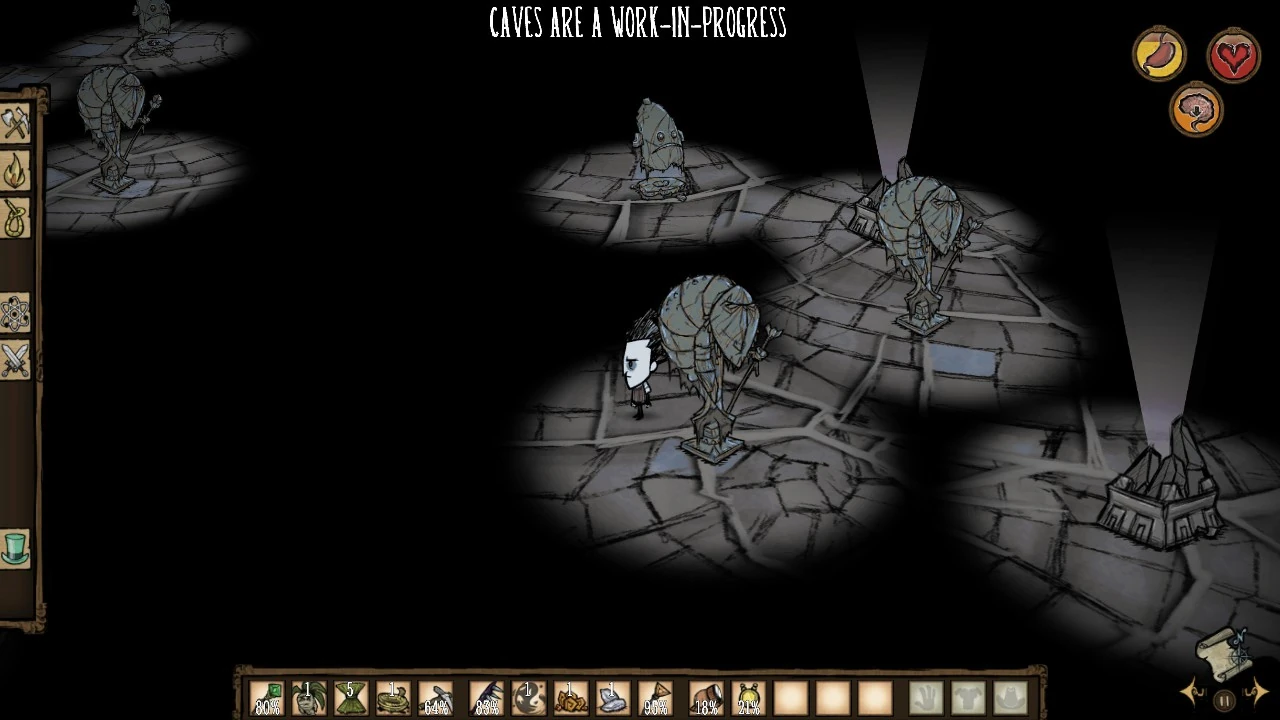Screen dimensions: 1280x720
Task: Select the coiled rope item slot
Action: (393, 698)
